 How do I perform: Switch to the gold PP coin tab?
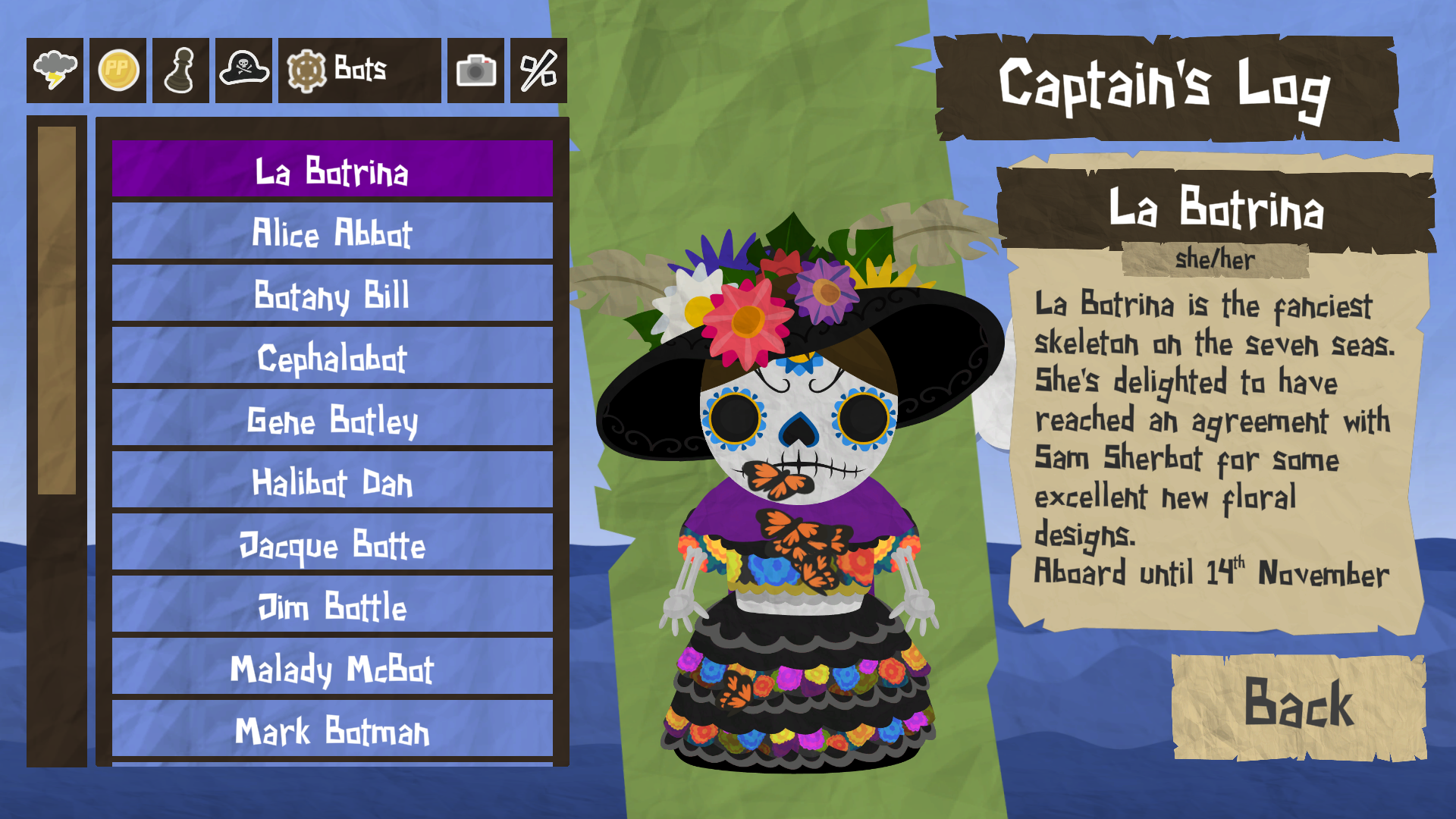click(118, 71)
